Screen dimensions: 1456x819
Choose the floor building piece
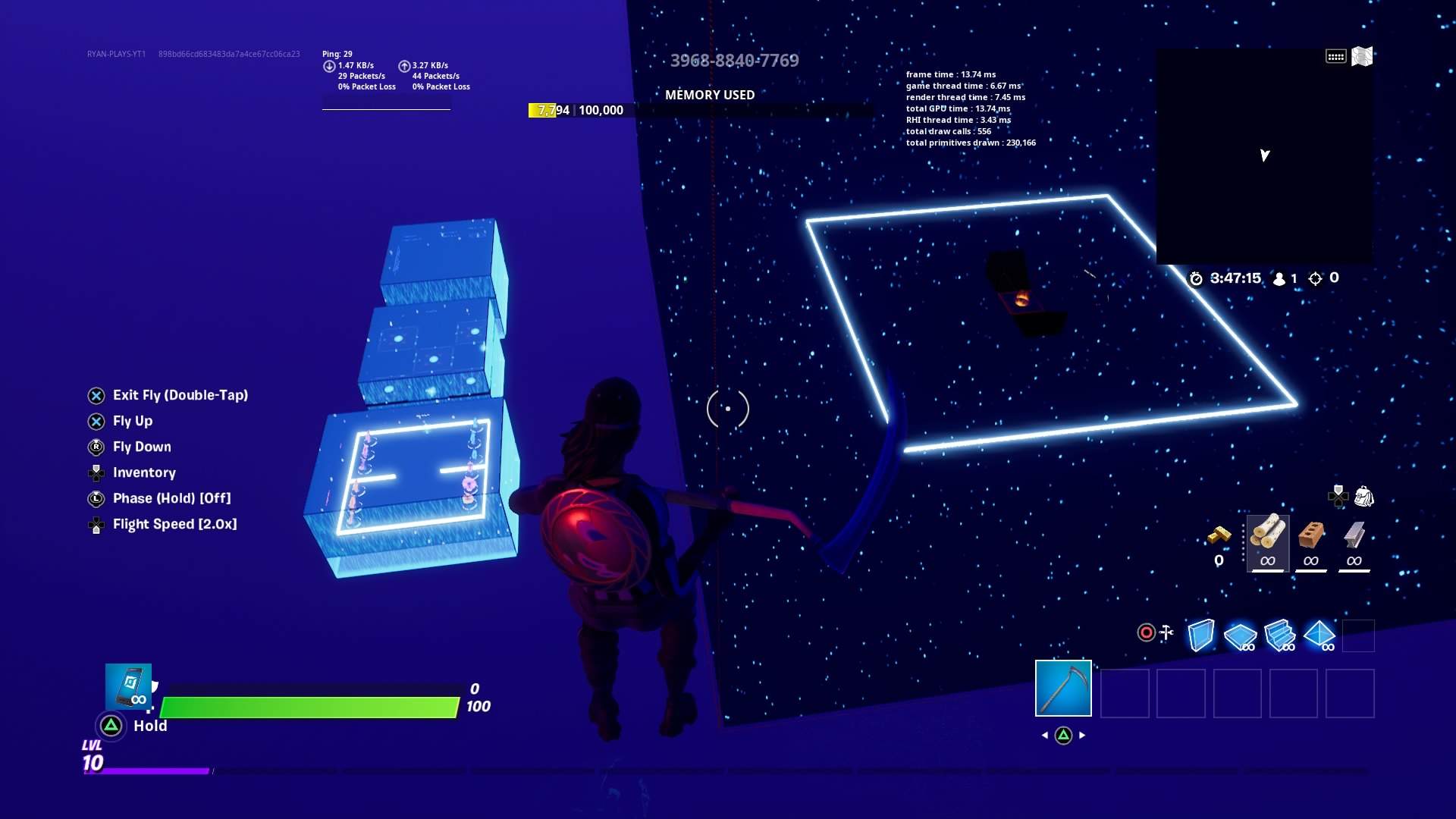[1241, 635]
